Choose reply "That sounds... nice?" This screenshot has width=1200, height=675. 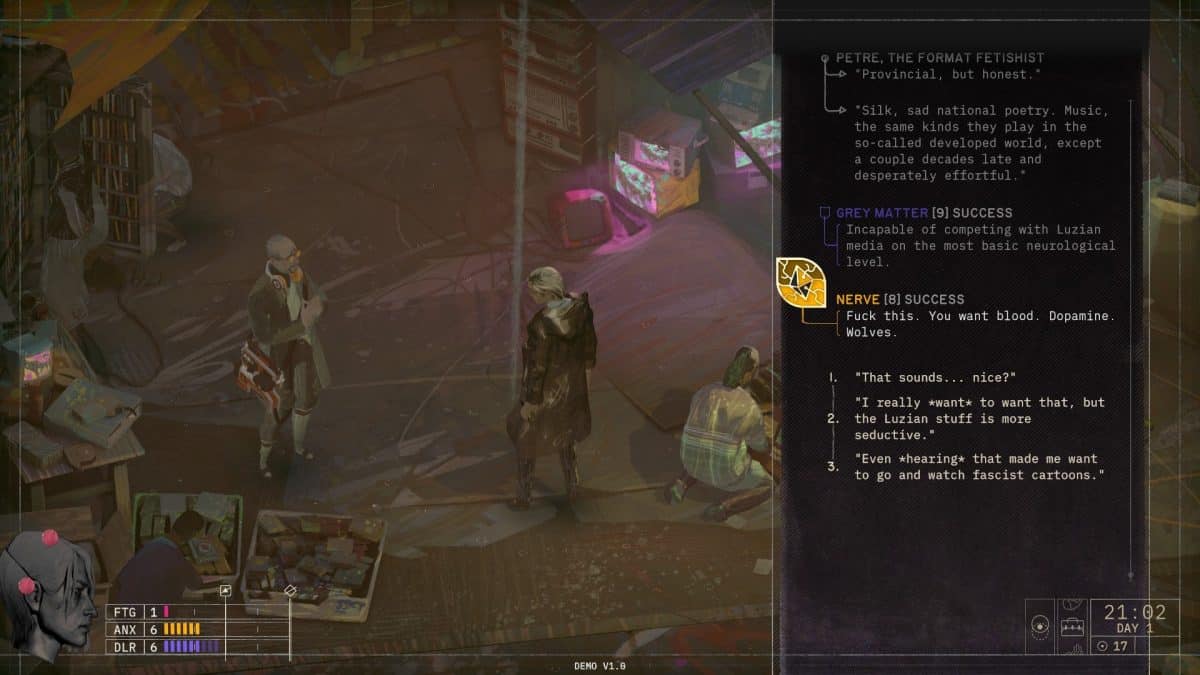coord(935,377)
